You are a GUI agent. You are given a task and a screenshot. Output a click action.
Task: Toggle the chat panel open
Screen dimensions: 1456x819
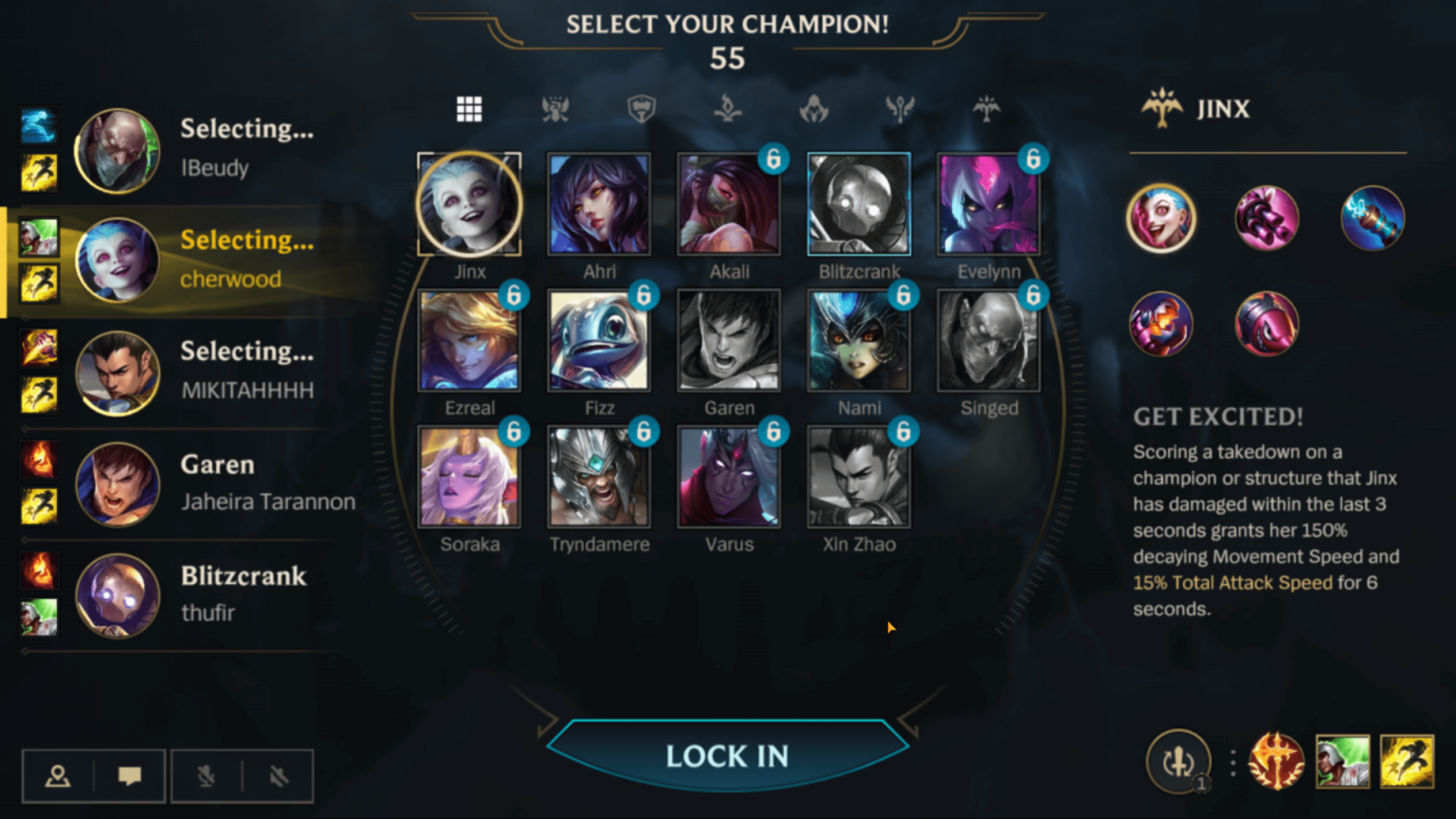pos(131,775)
